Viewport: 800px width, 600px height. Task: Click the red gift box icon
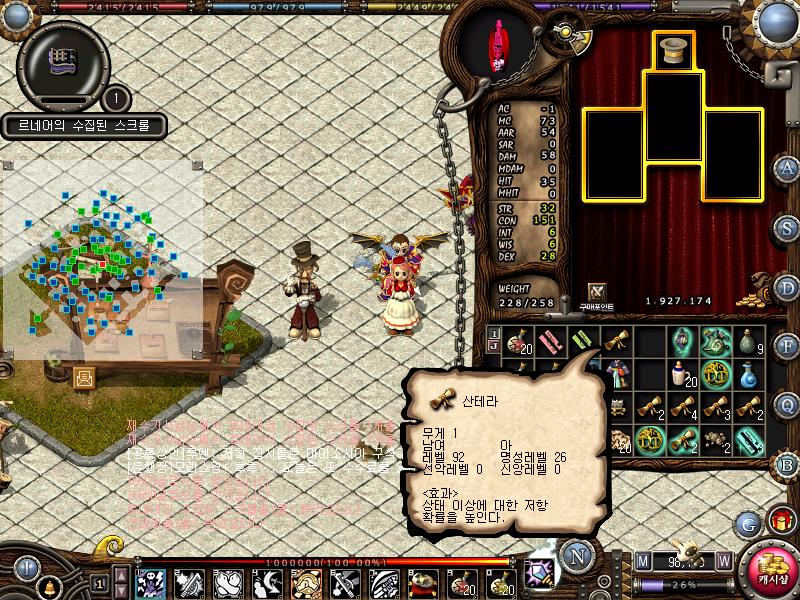(x=780, y=521)
